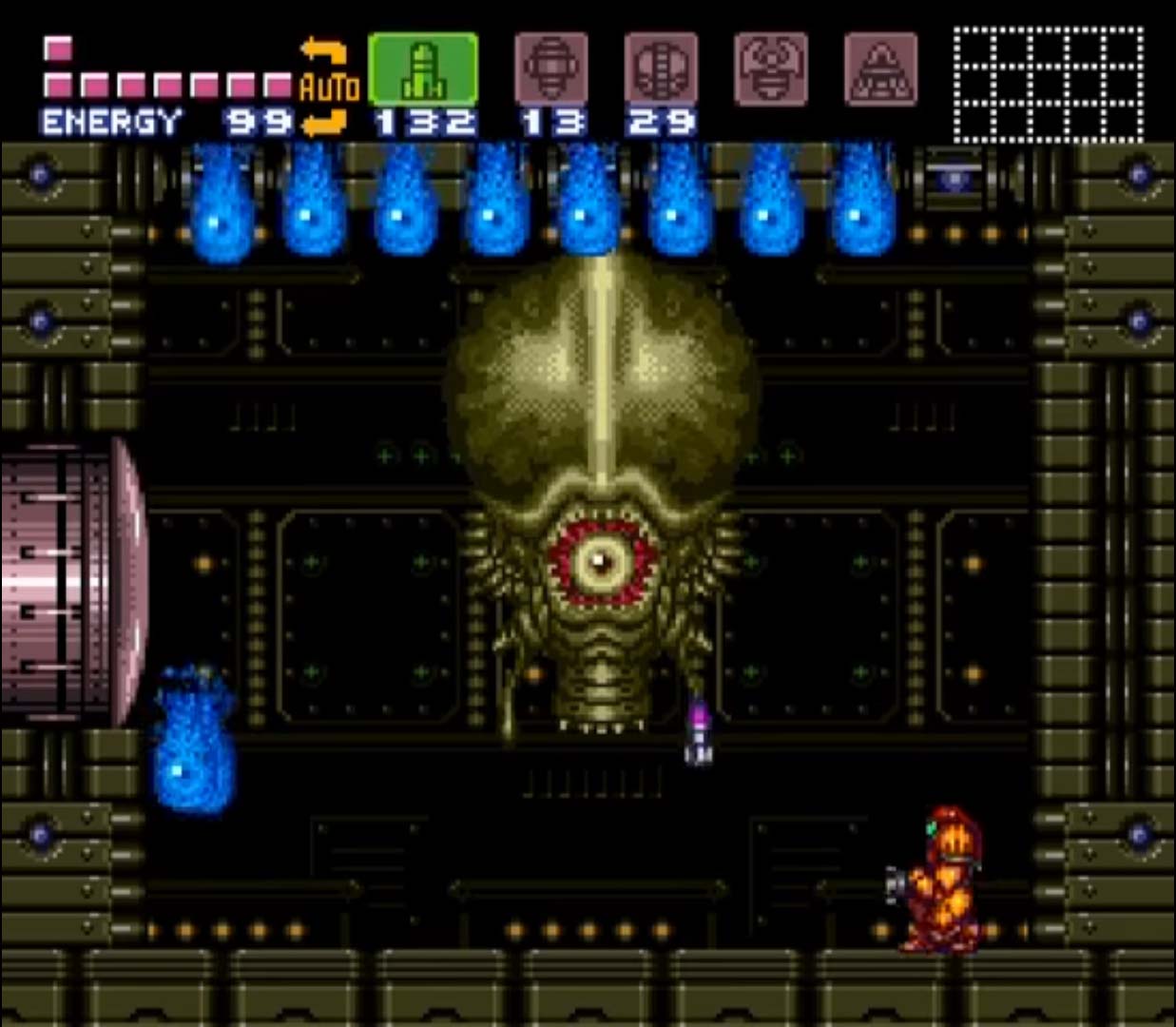Toggle the AUTO reserve tank indicator
Image resolution: width=1176 pixels, height=1027 pixels.
328,87
